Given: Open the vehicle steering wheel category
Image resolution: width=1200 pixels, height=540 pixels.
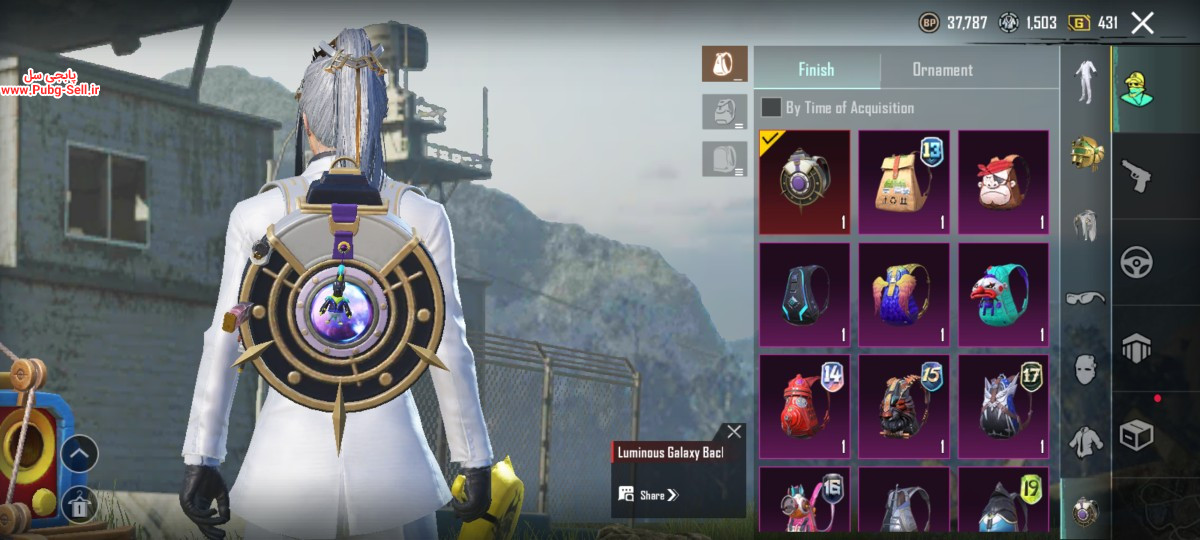Looking at the screenshot, I should (x=1137, y=262).
